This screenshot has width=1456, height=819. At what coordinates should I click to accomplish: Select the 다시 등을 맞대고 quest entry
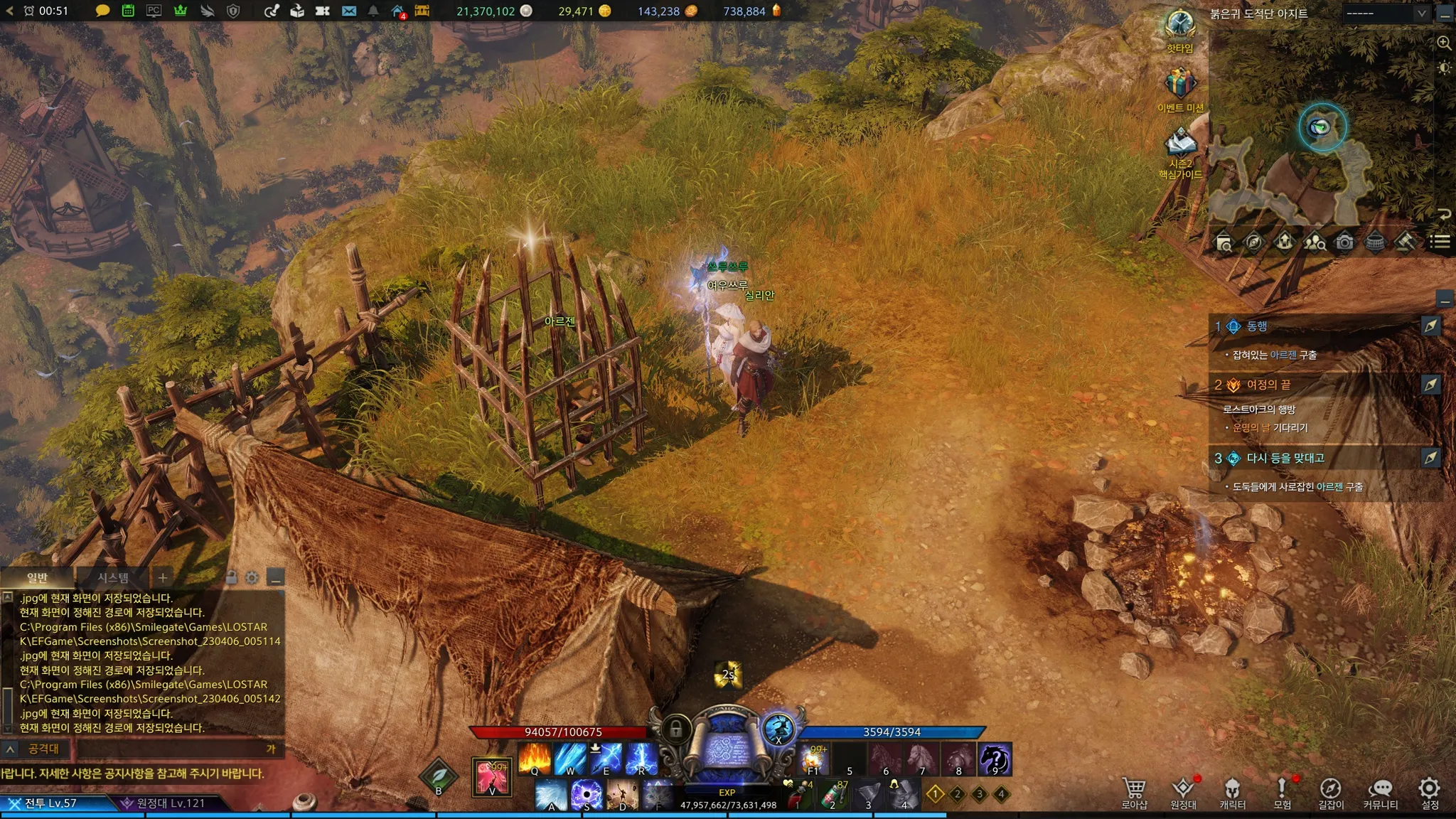point(1285,458)
